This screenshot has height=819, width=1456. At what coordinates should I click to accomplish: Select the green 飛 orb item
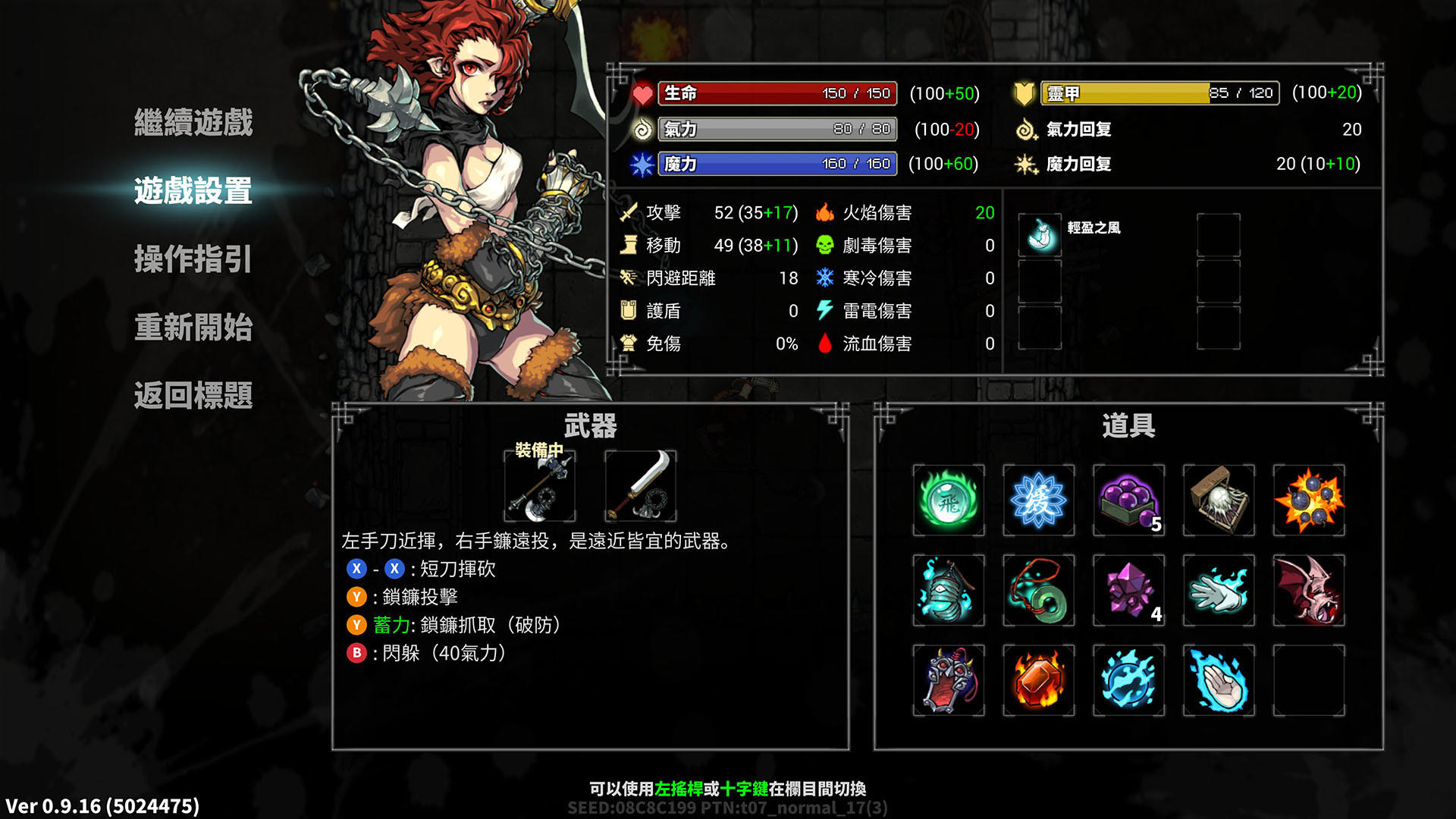[x=948, y=500]
